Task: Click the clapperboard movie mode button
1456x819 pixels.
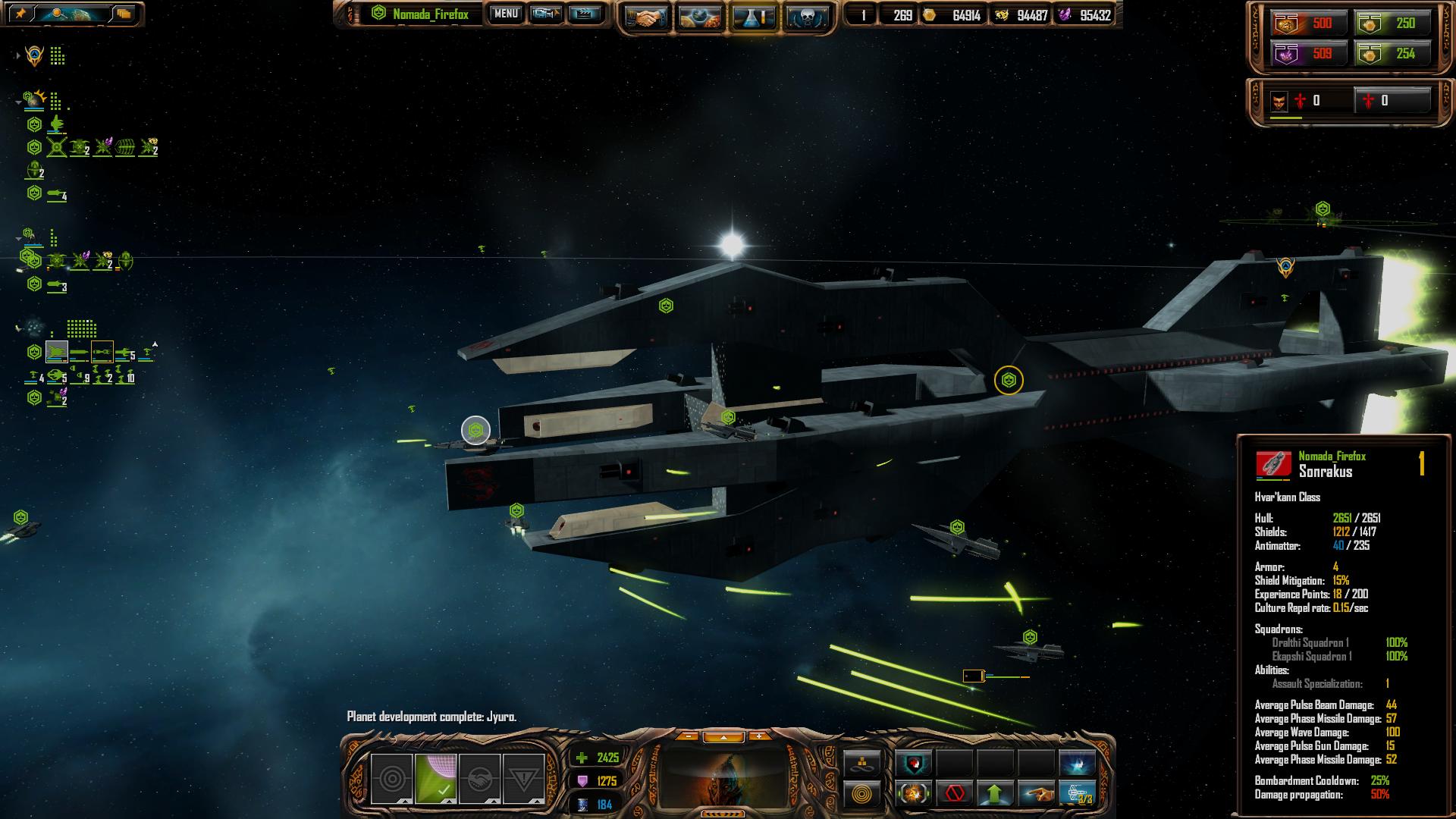Action: tap(584, 14)
